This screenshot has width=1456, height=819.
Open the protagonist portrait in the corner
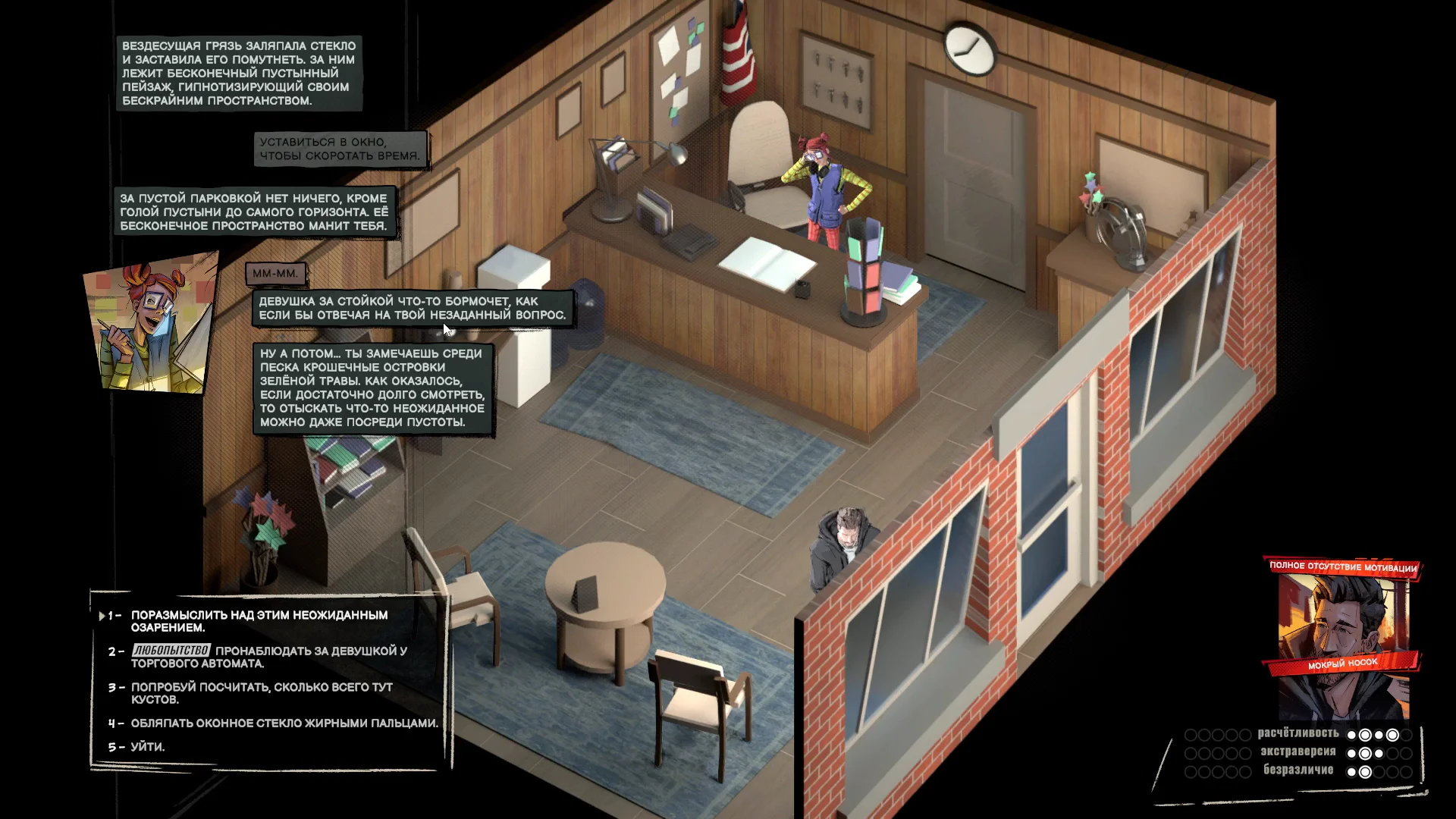click(x=1342, y=645)
